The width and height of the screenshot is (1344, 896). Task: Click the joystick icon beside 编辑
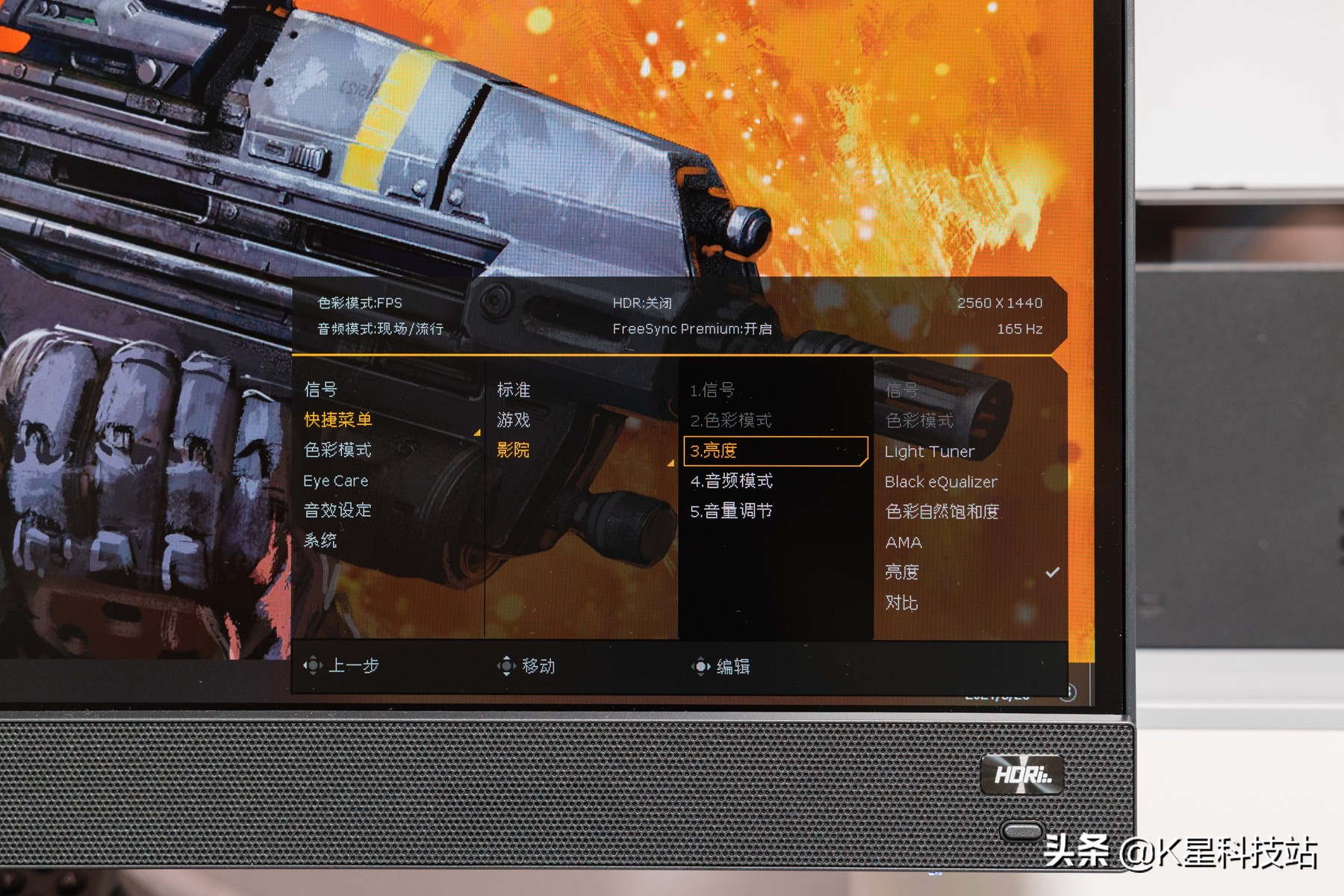(703, 665)
